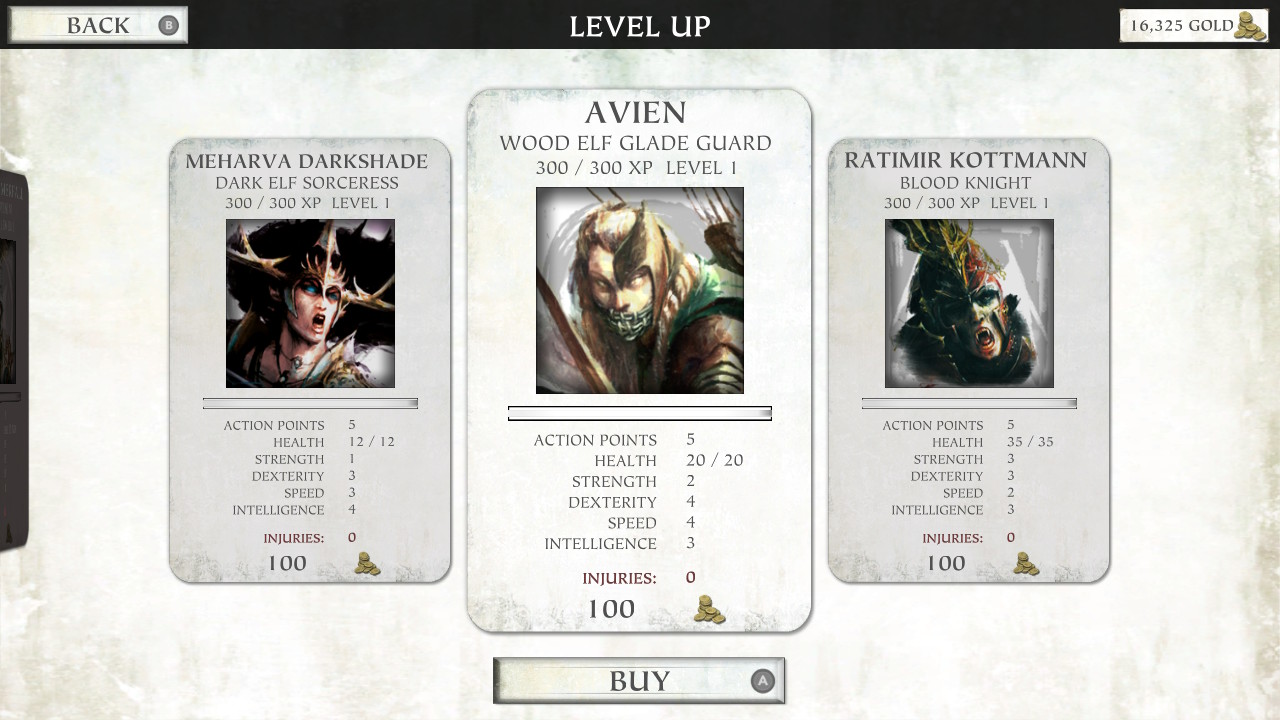Viewport: 1280px width, 720px height.
Task: Click the coin icon on Ratimir Kottmann's card
Action: coord(1024,563)
